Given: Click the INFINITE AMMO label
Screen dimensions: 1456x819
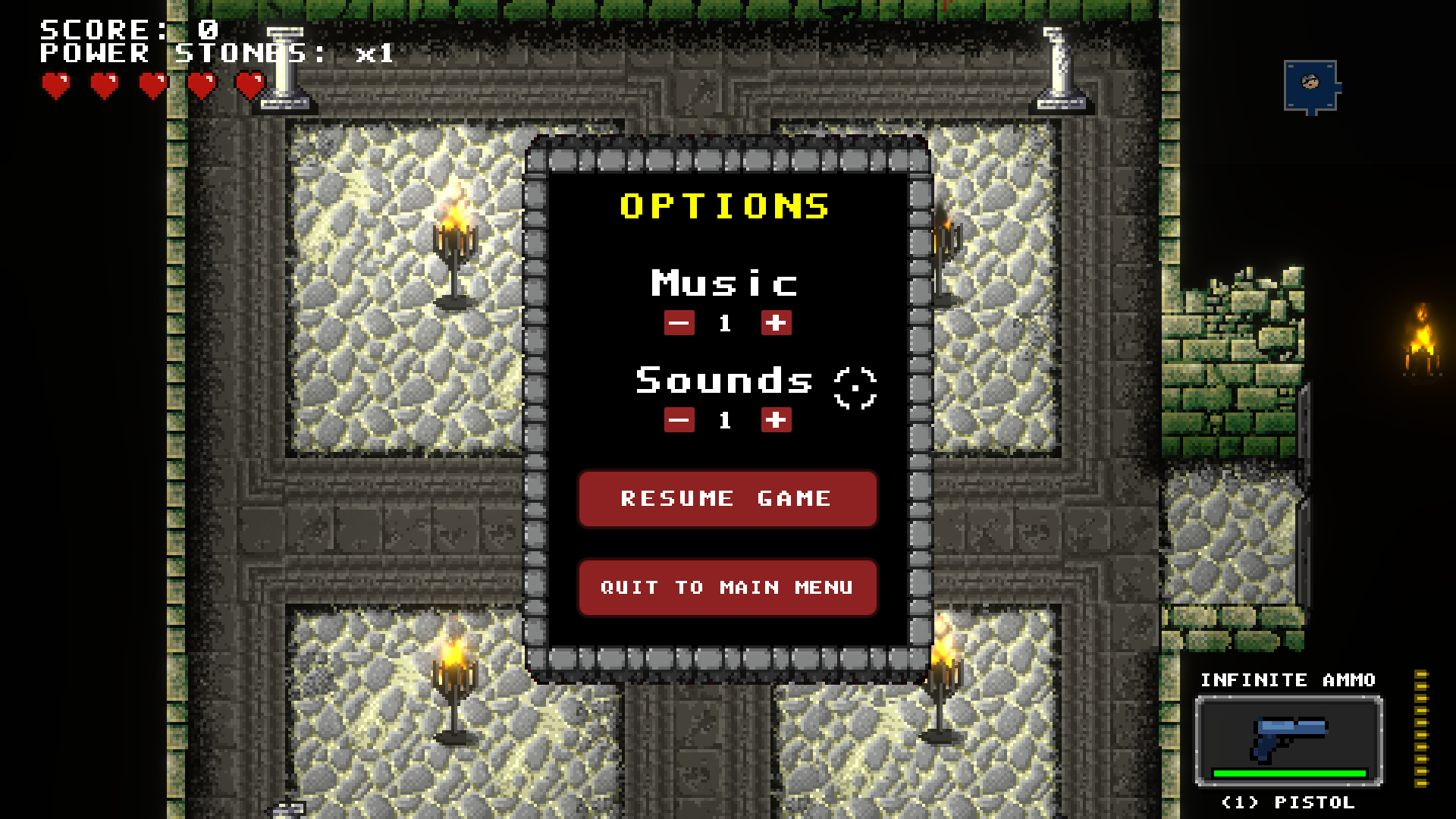Looking at the screenshot, I should click(1288, 680).
